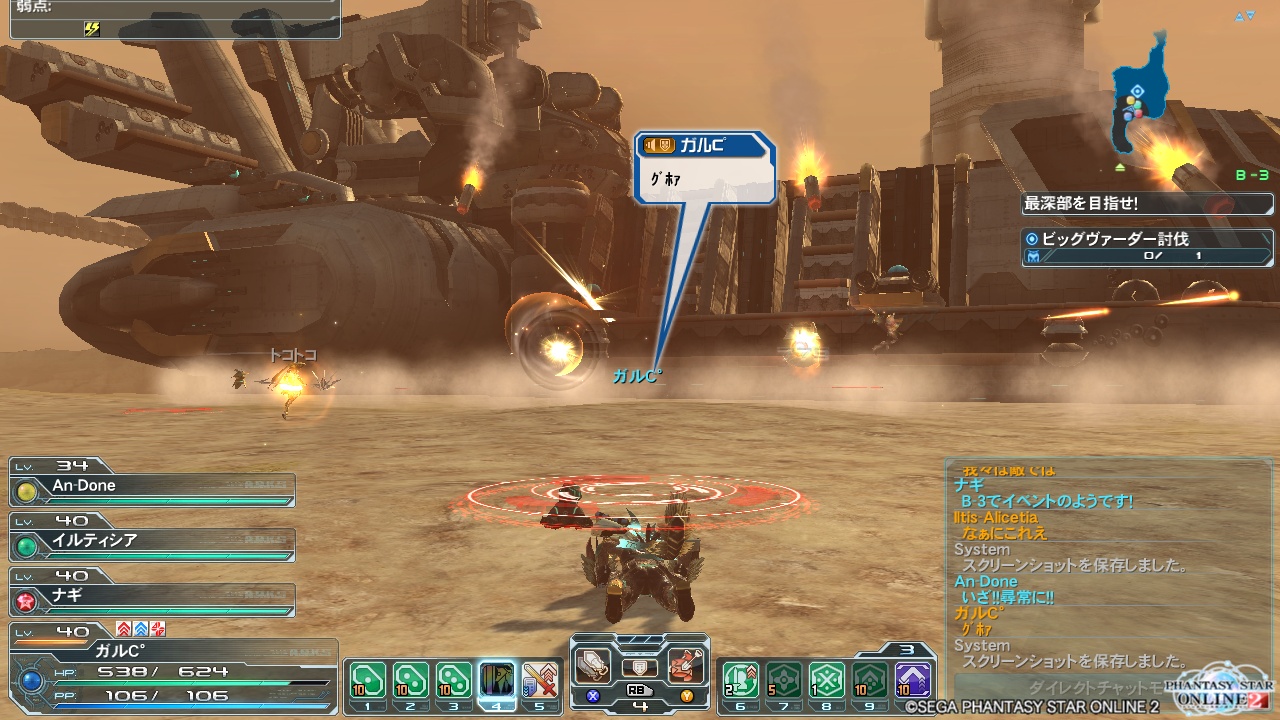
Task: Click the minimap arrow toggle above the map
Action: coord(1244,16)
